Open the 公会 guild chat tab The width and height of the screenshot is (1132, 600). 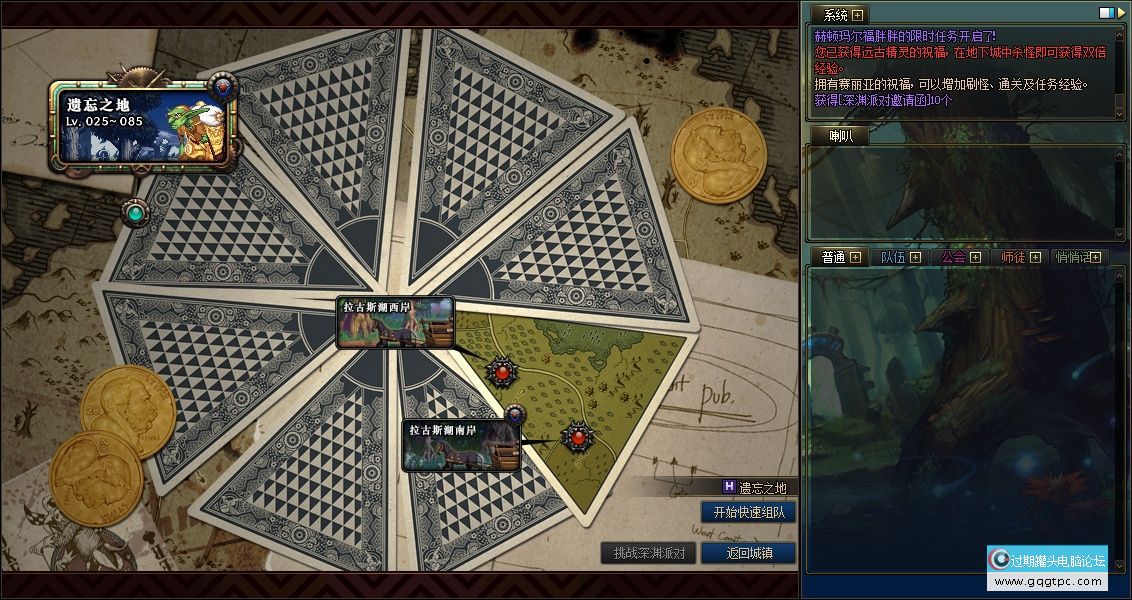pos(960,258)
